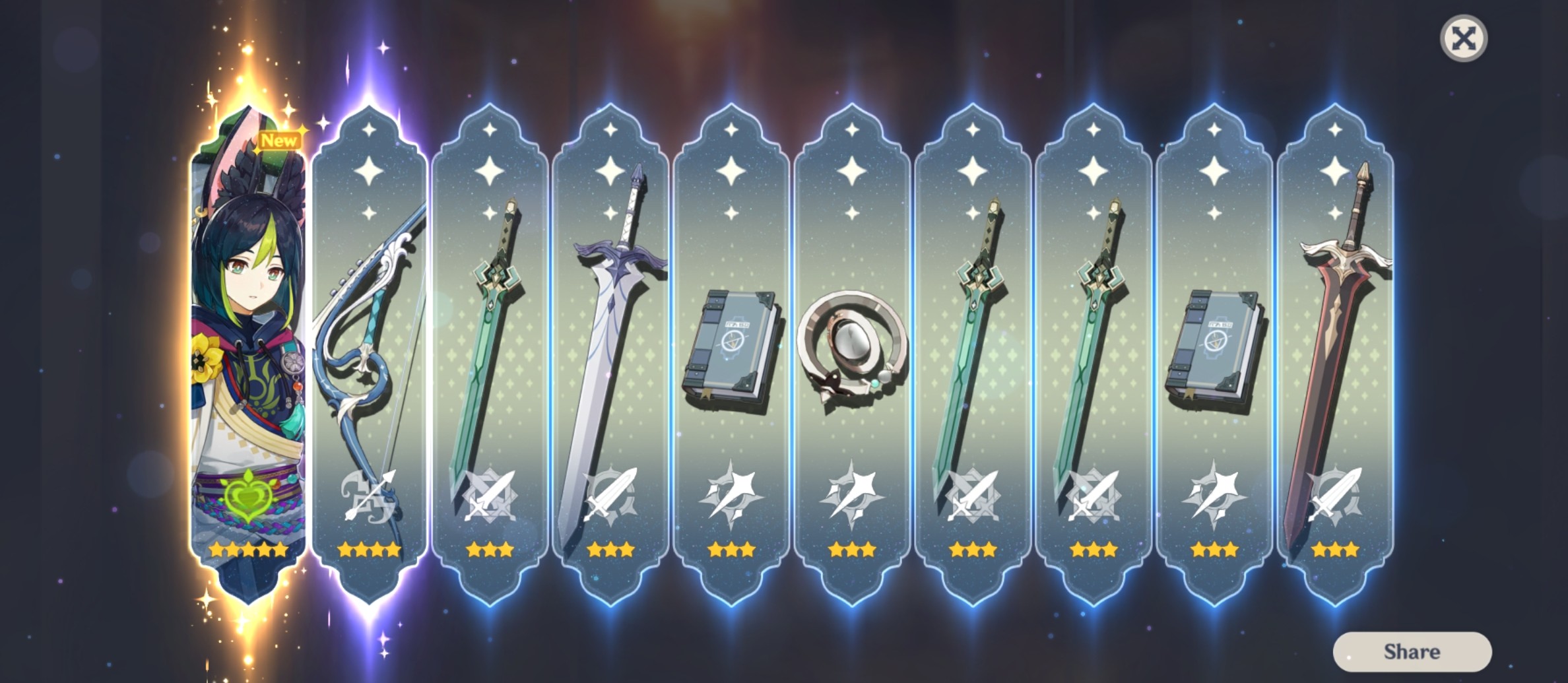Click the New badge on Tighnari's card
The width and height of the screenshot is (1568, 683).
point(280,139)
